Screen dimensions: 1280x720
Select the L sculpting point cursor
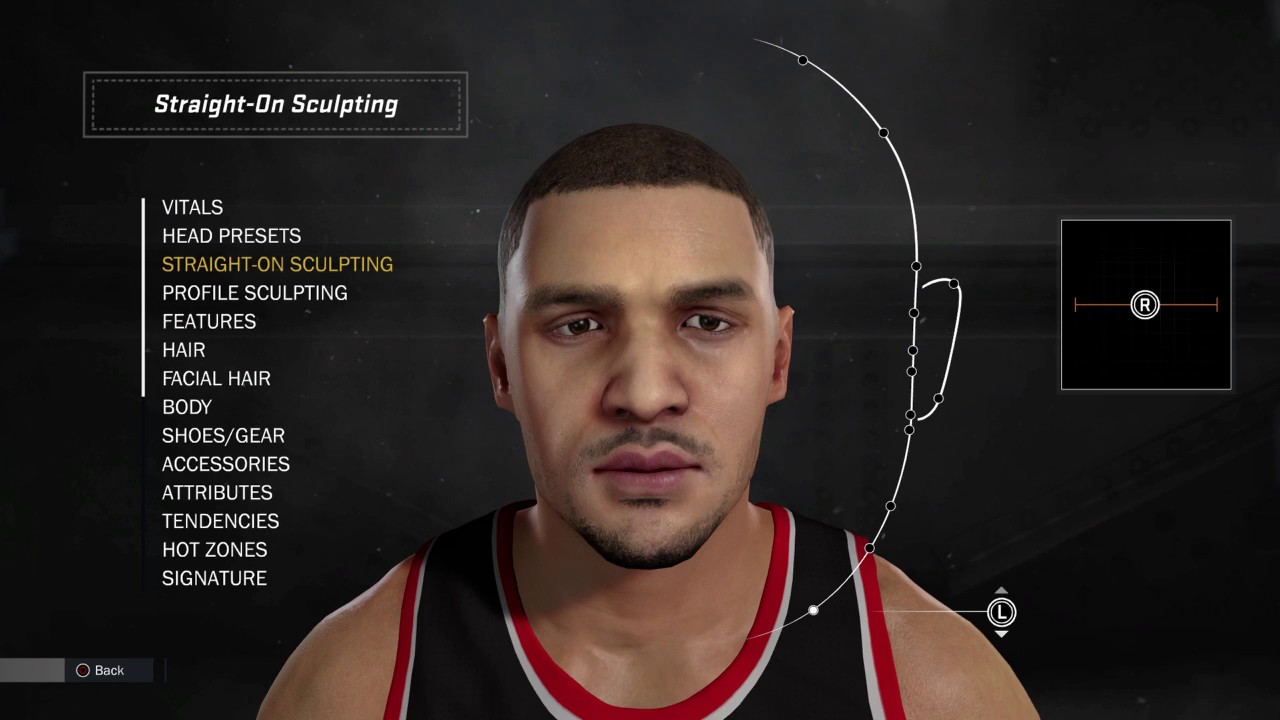point(1001,612)
